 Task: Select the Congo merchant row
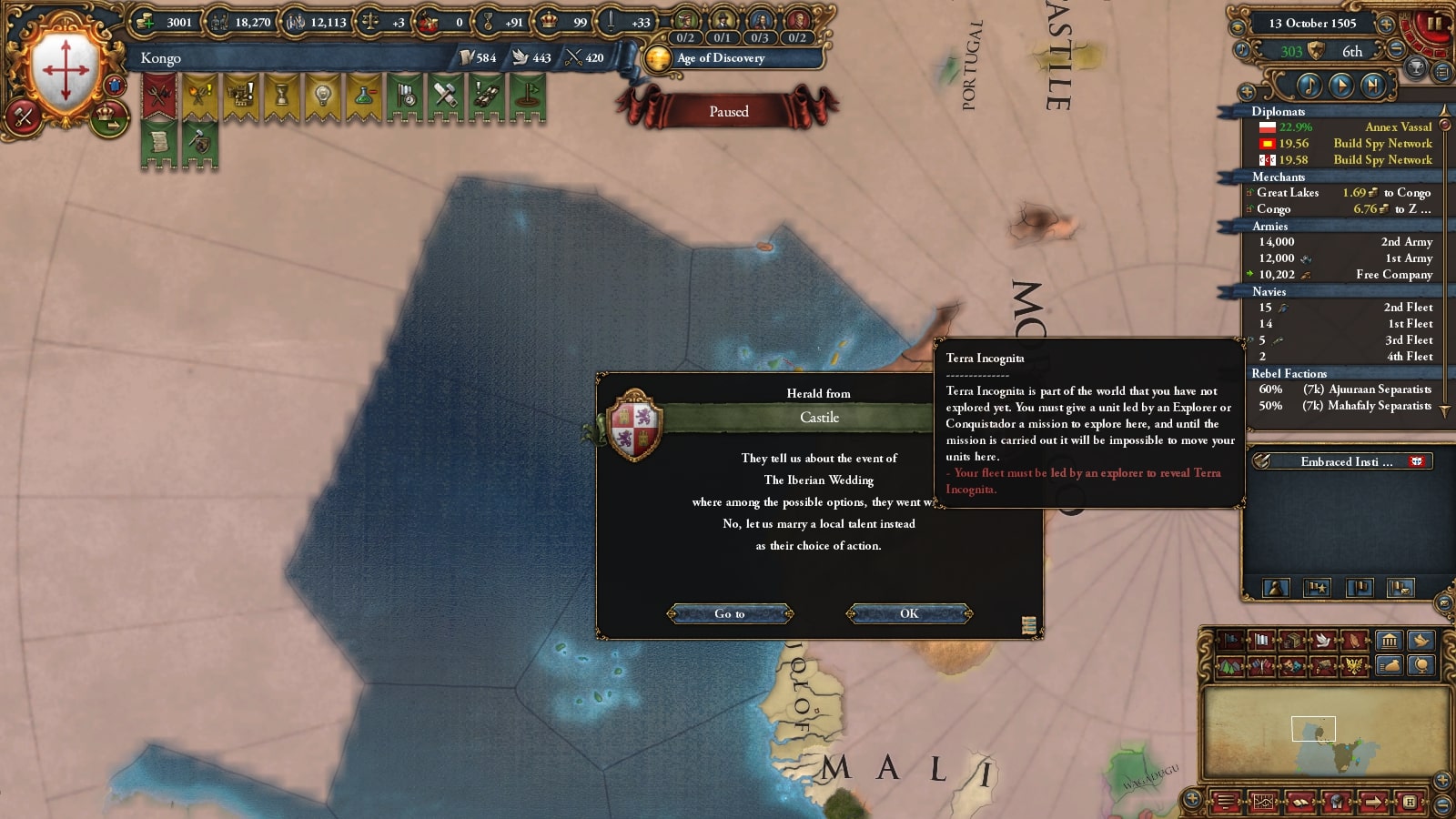(1343, 209)
